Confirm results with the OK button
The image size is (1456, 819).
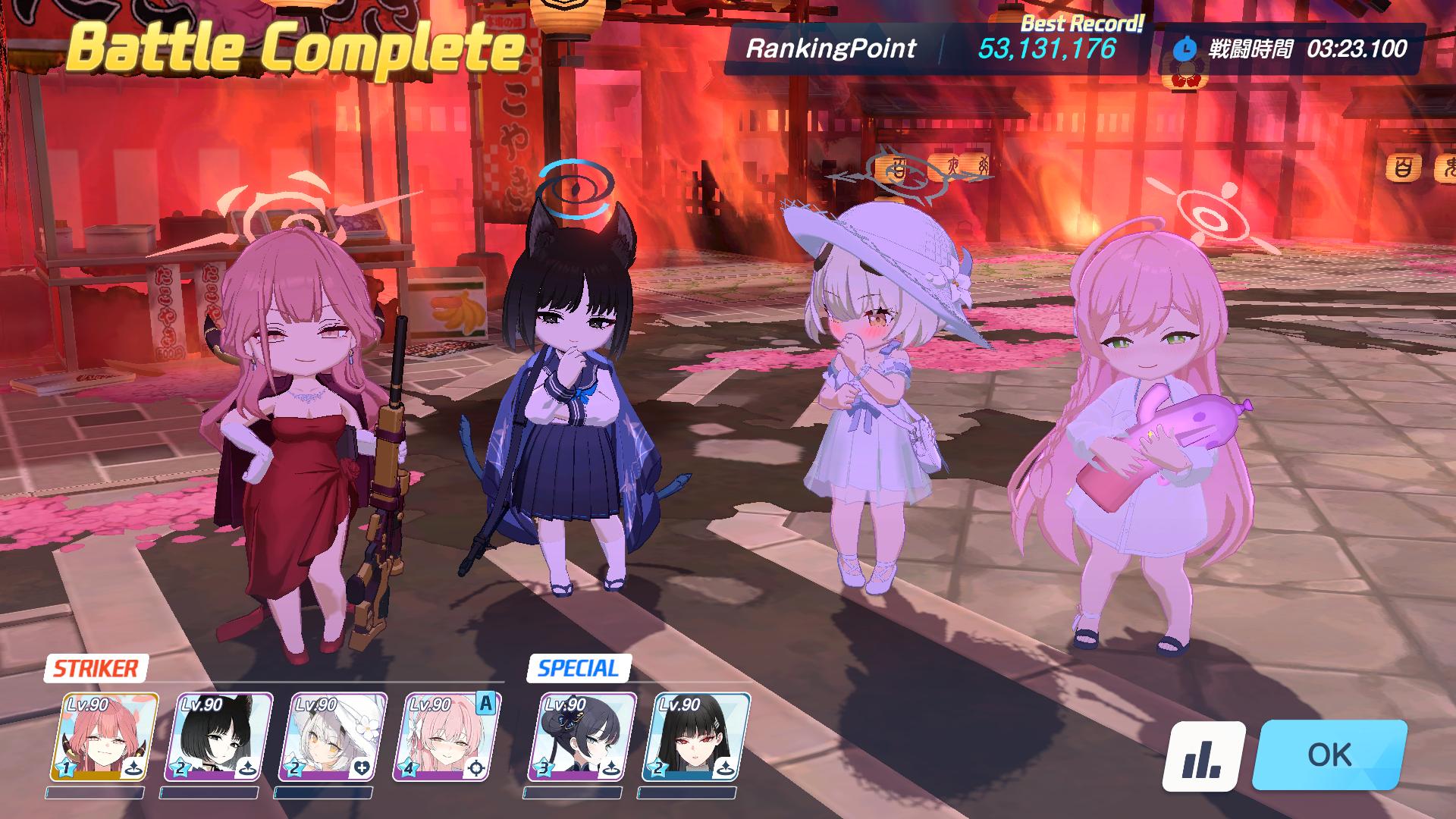click(x=1329, y=755)
